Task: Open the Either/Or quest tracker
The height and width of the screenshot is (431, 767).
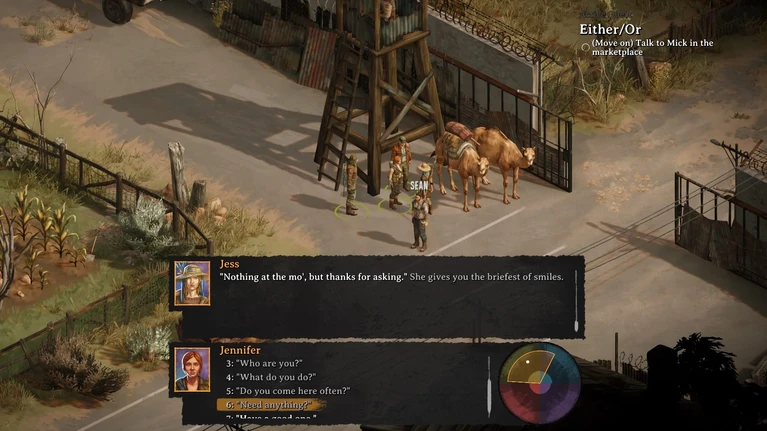Action: point(613,28)
